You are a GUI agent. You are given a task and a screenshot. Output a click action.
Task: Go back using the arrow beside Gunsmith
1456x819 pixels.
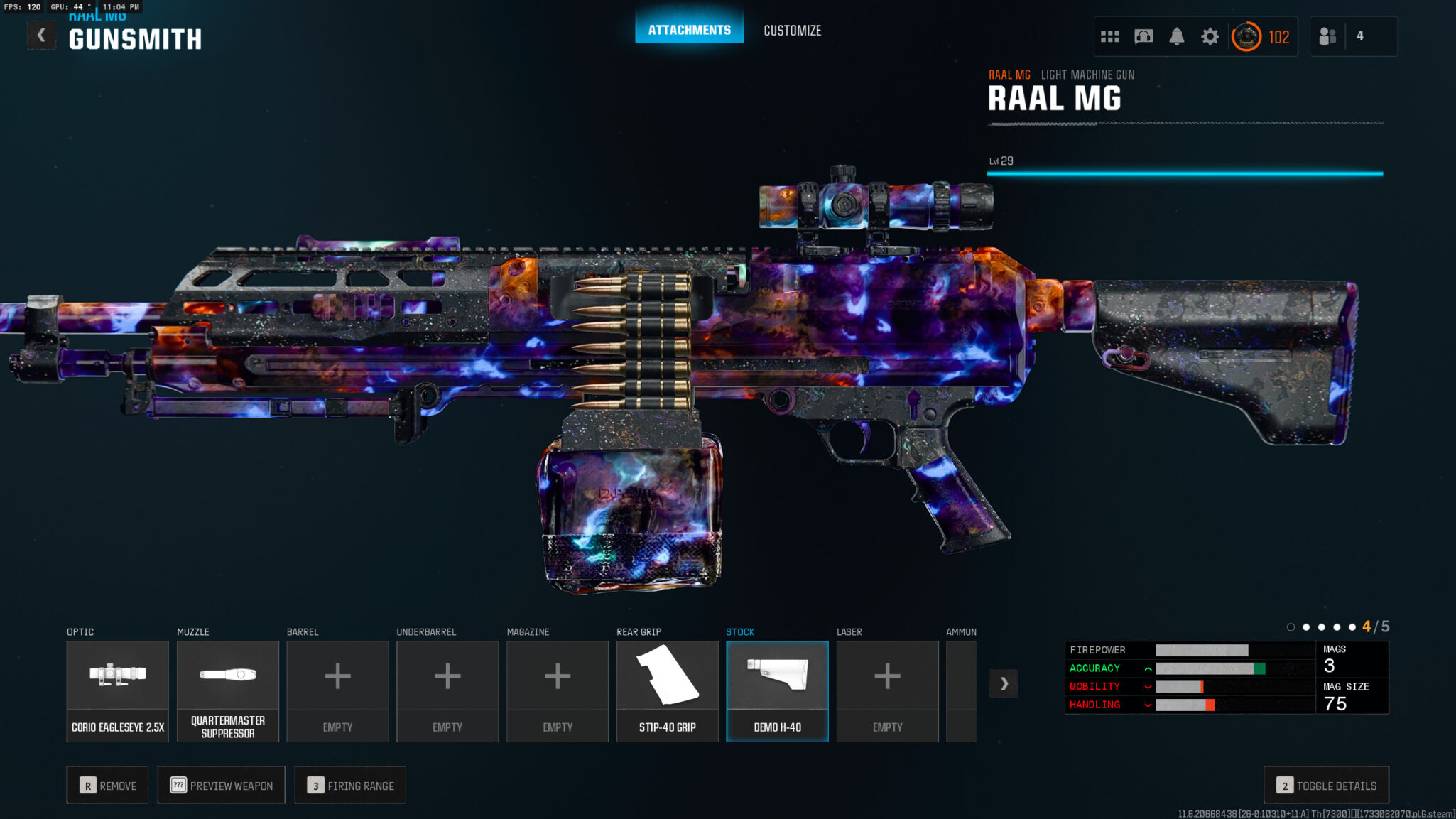pos(41,36)
